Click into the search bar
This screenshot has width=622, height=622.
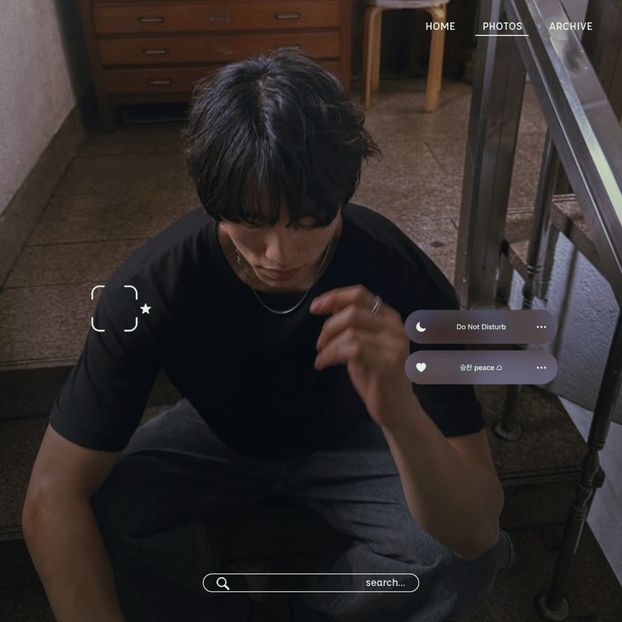[x=310, y=583]
